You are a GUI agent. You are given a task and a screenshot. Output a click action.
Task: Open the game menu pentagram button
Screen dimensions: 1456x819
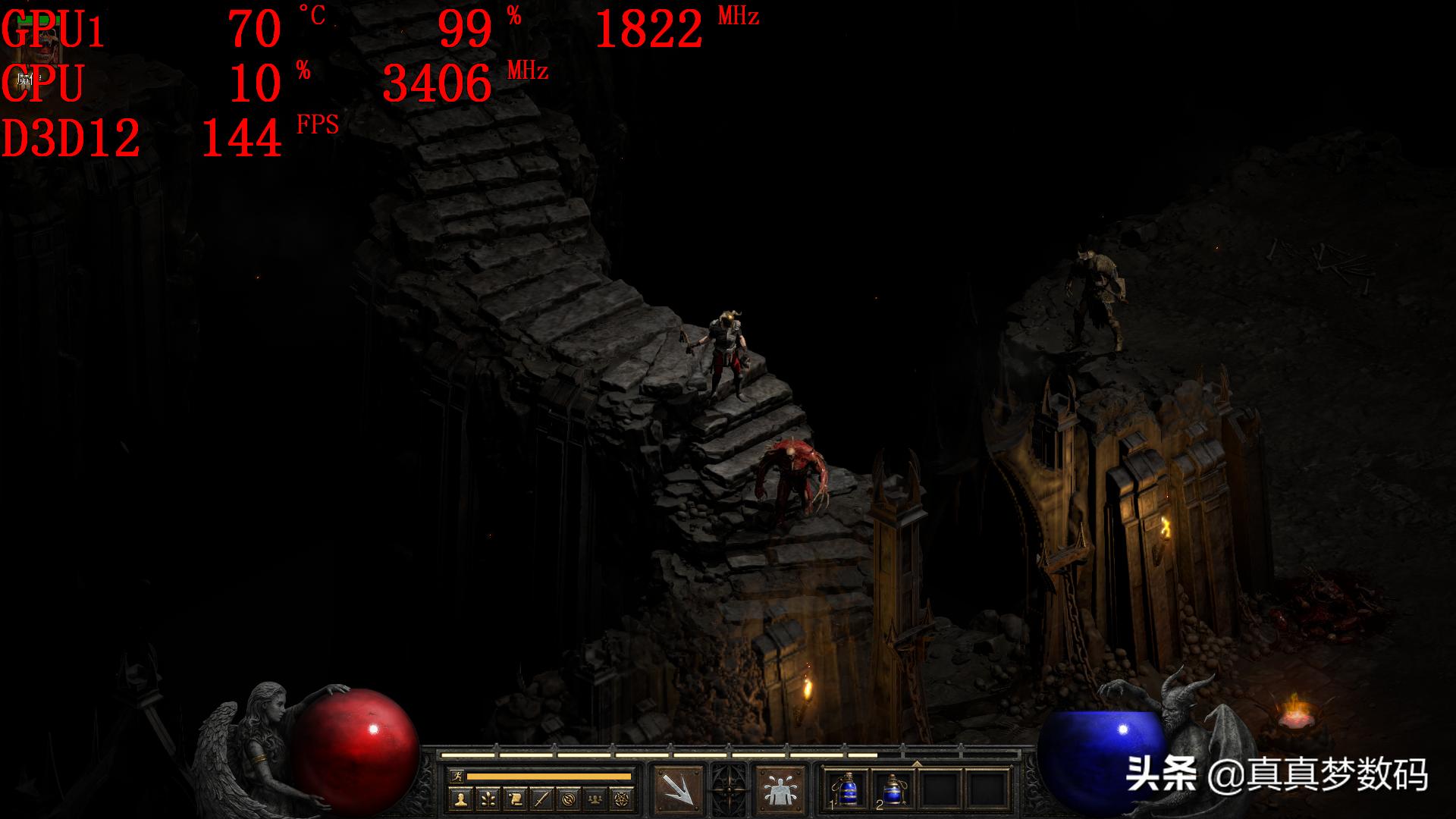[x=623, y=798]
